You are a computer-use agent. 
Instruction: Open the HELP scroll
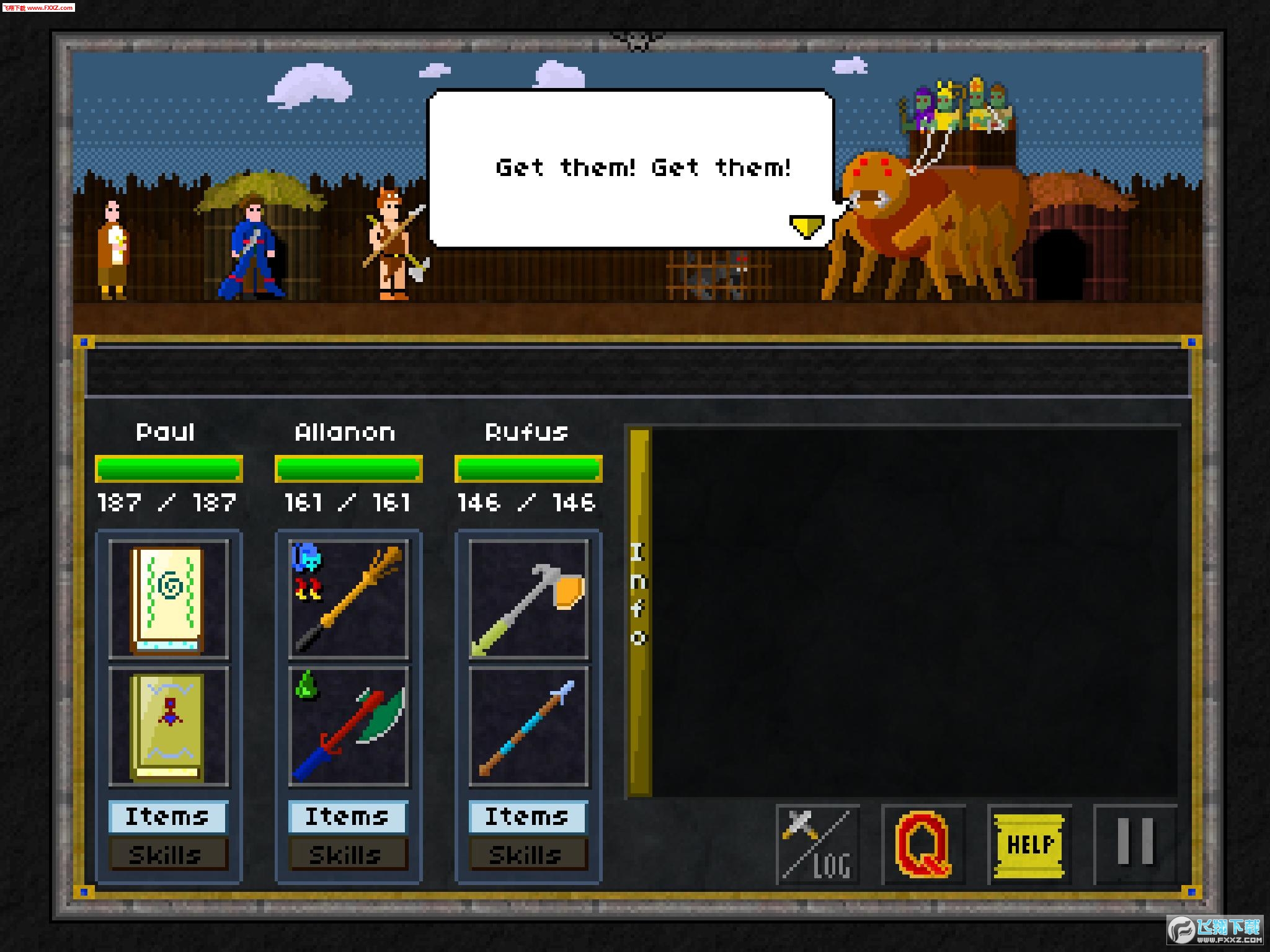(x=1029, y=844)
